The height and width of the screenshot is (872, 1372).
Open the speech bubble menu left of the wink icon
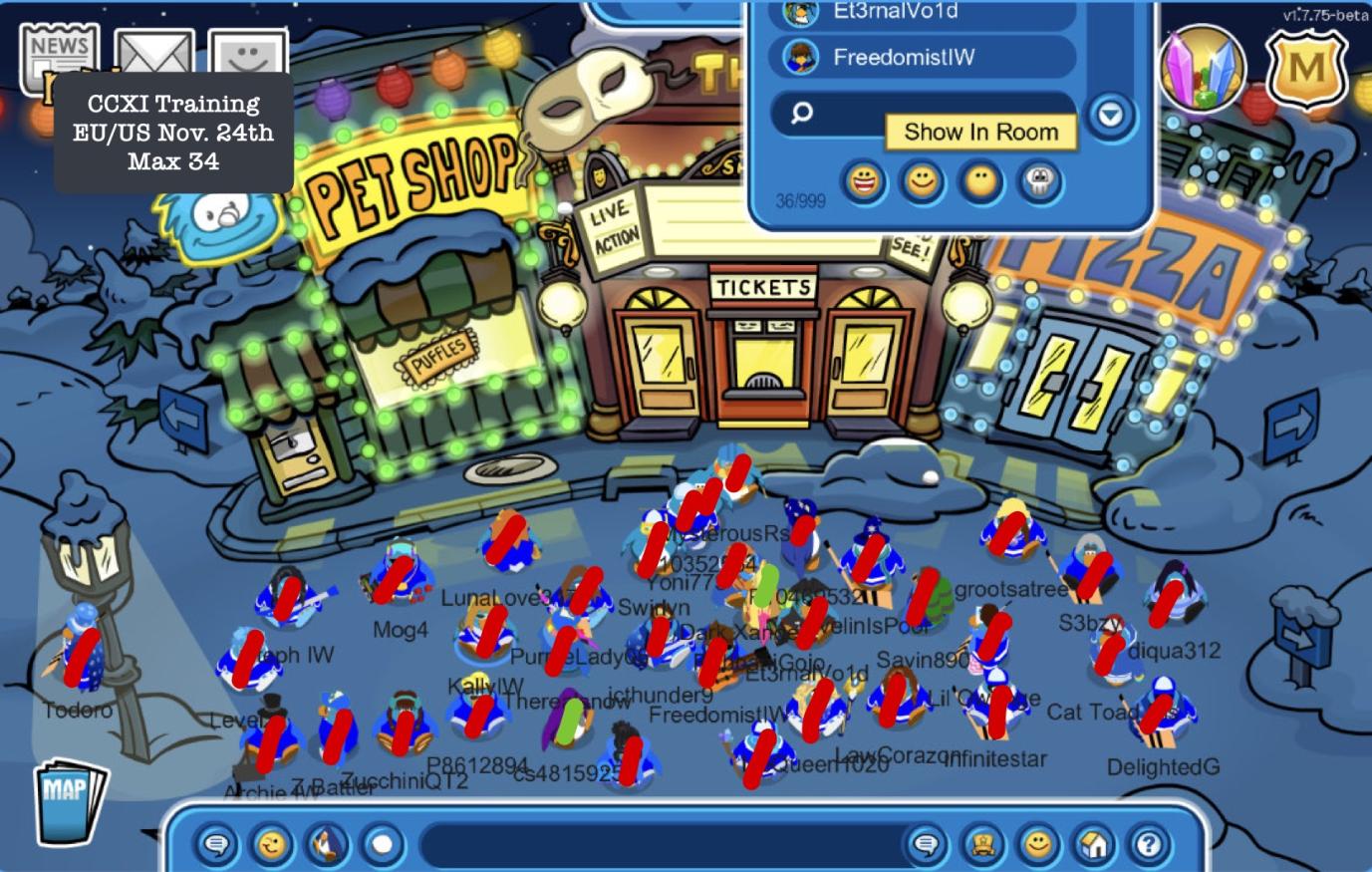click(215, 845)
